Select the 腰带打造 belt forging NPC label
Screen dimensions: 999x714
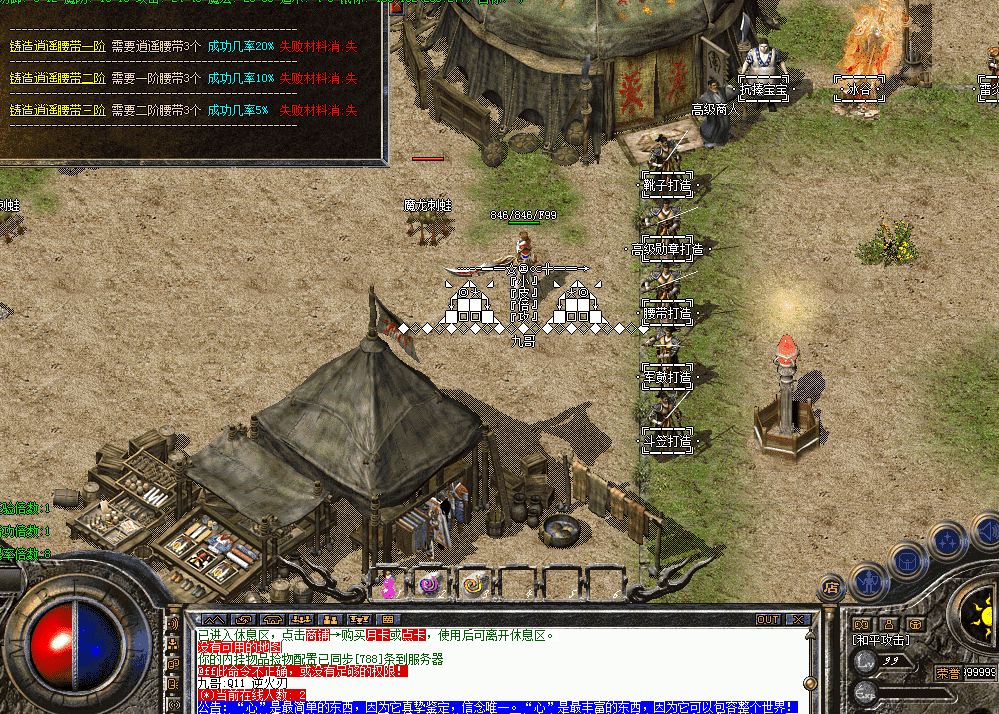click(667, 313)
